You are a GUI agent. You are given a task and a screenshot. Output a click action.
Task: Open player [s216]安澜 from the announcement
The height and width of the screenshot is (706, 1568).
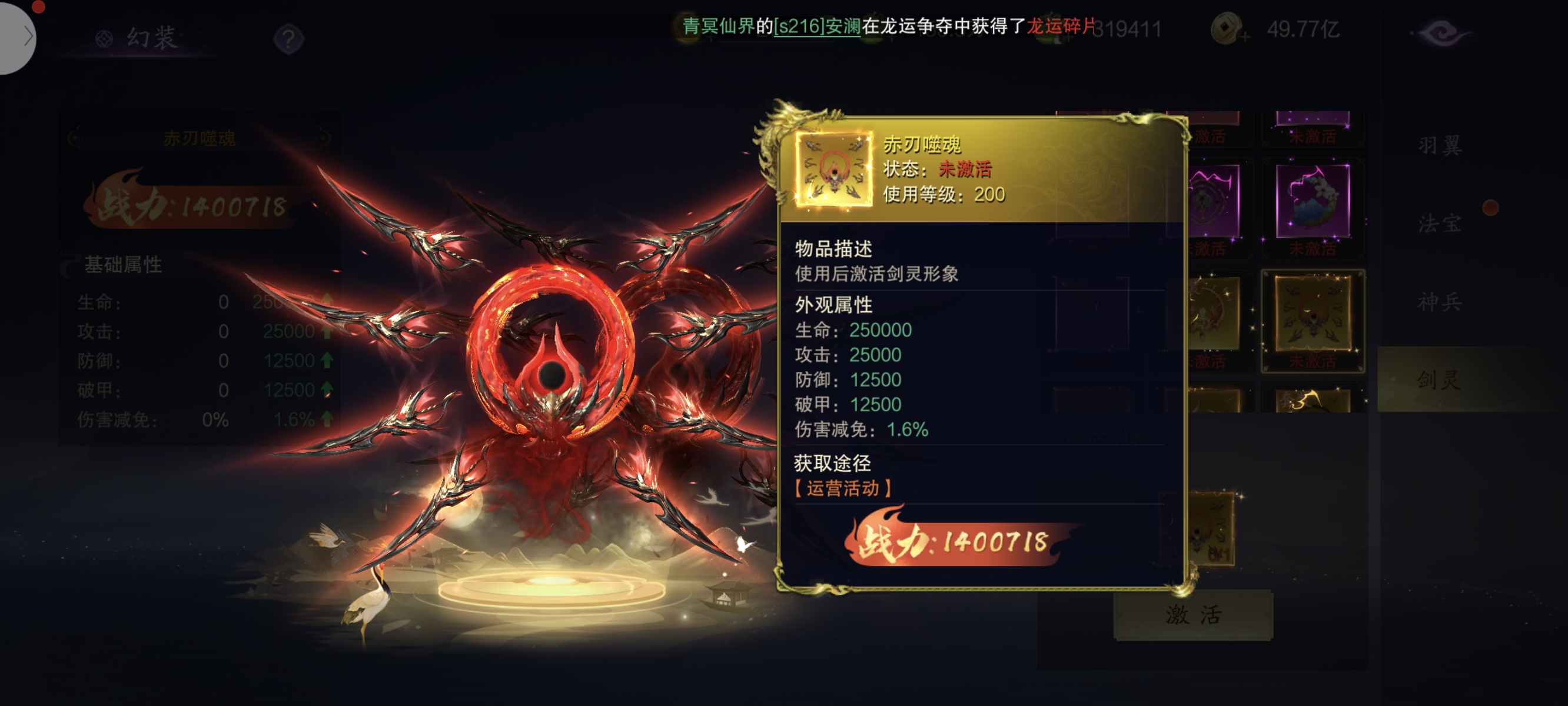[x=817, y=26]
